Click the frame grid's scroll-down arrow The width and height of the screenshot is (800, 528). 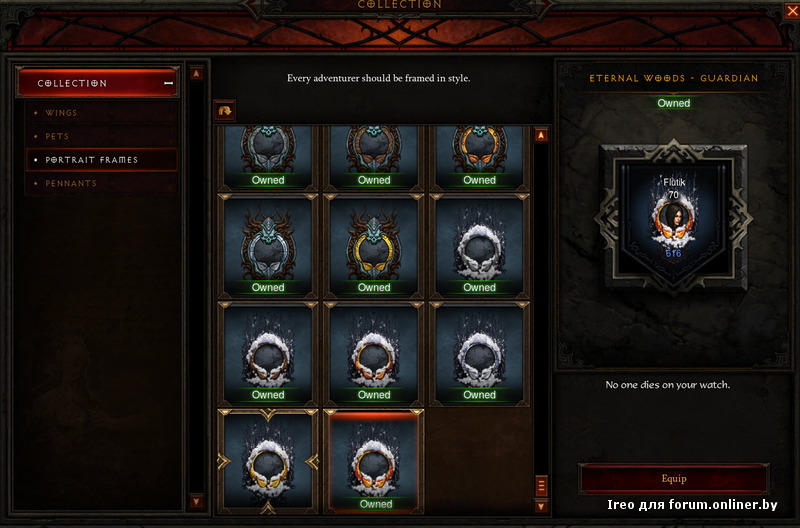point(541,506)
